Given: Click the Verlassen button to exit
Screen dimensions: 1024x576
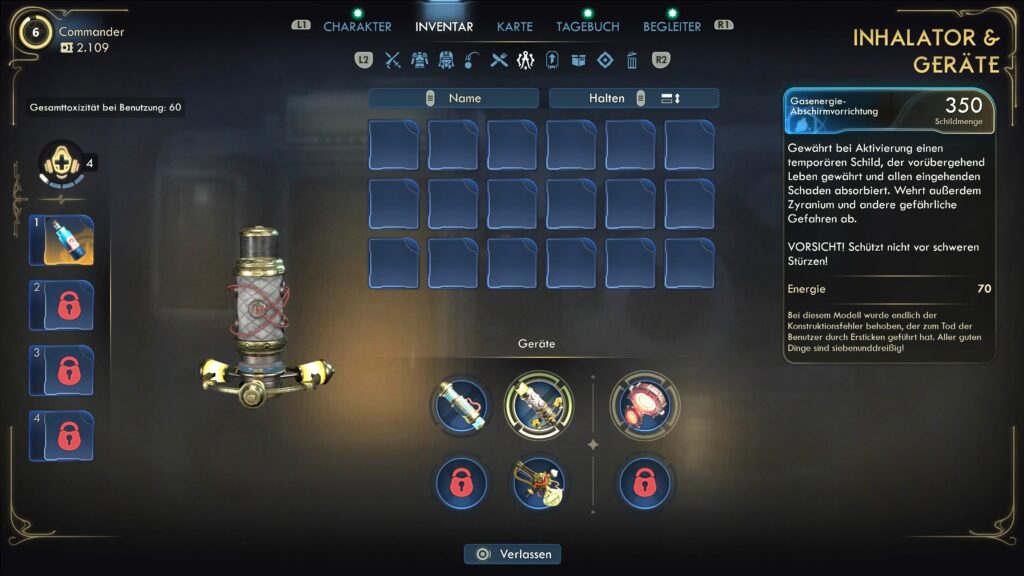Looking at the screenshot, I should tap(512, 554).
